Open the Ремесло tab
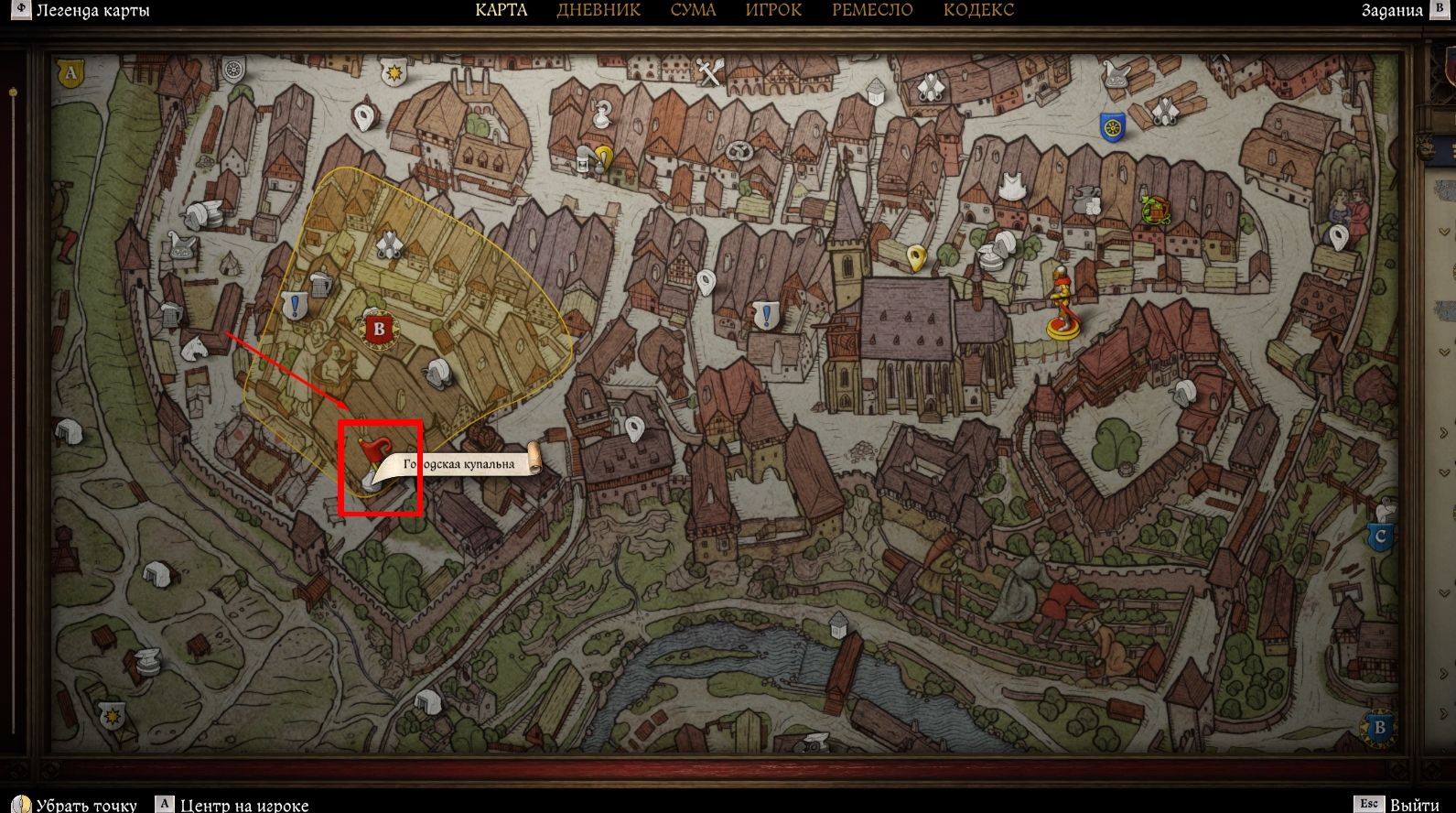 point(872,10)
